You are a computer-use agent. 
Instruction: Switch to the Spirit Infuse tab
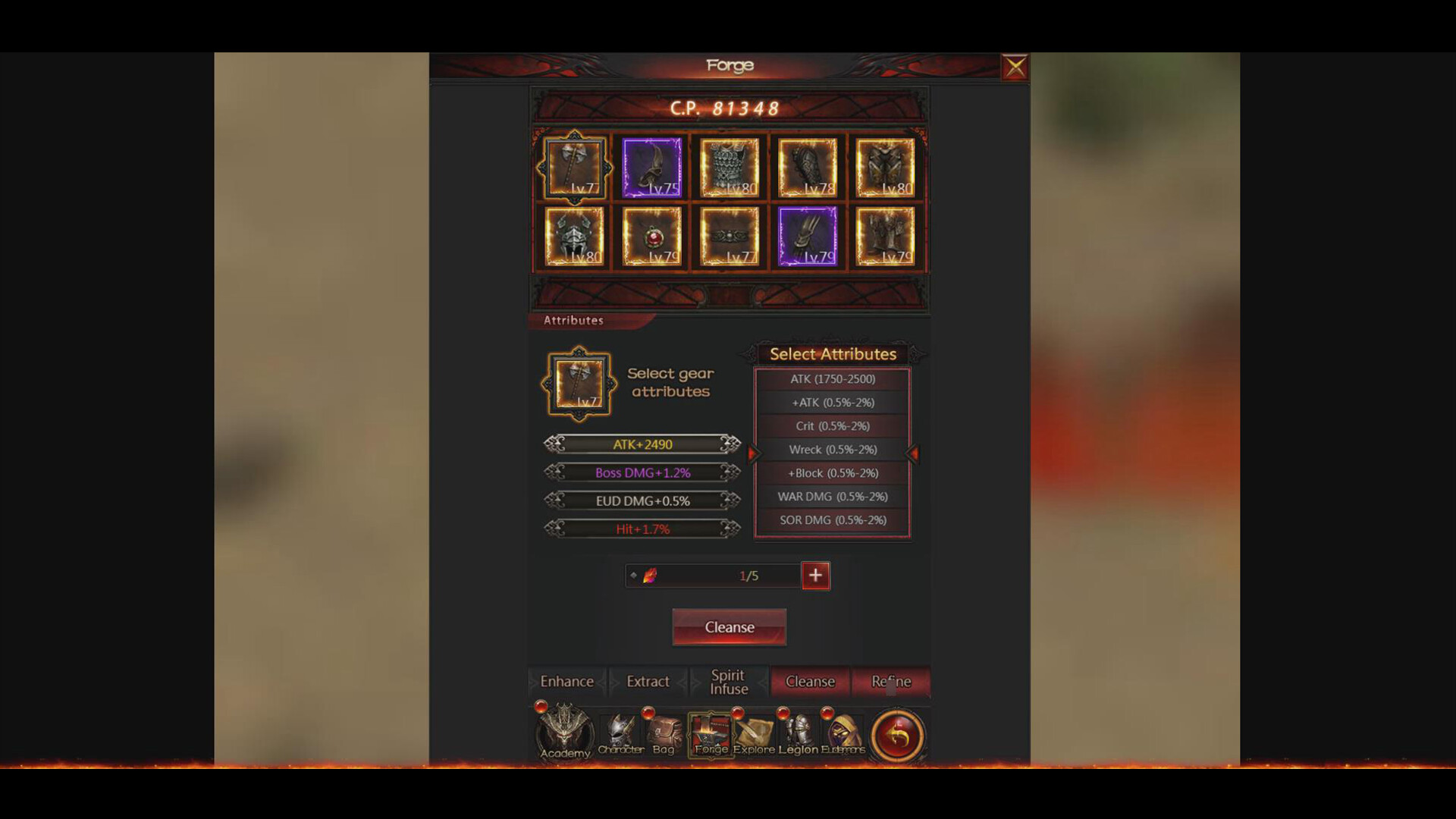click(x=727, y=681)
